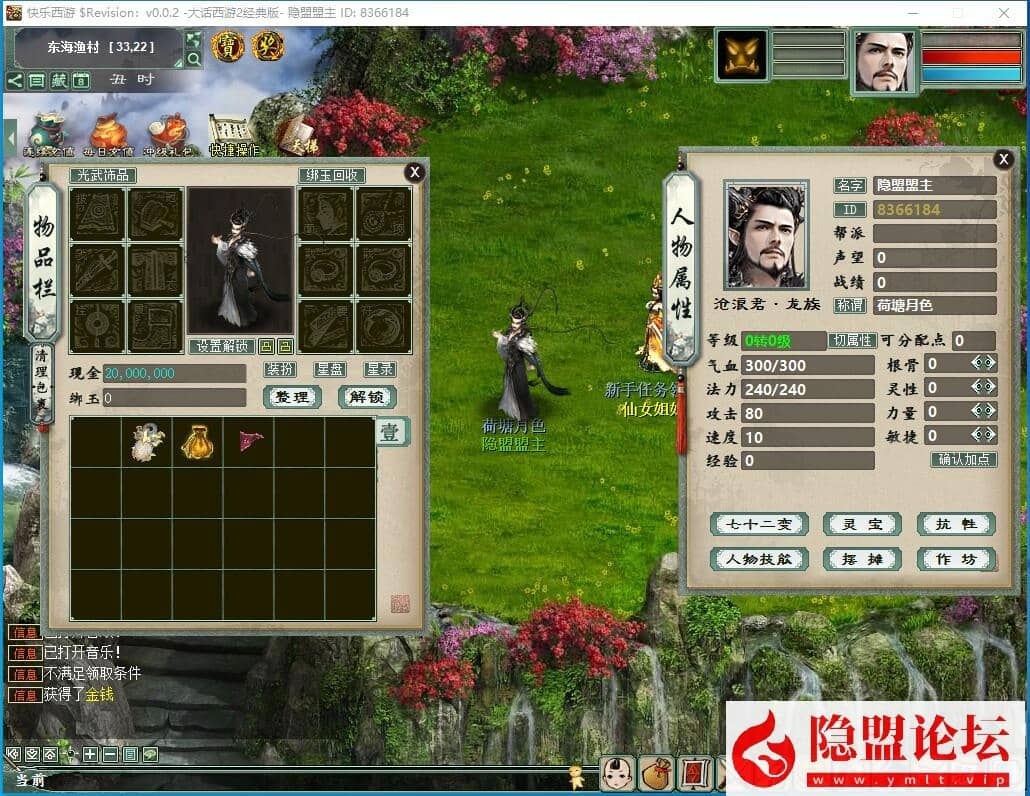
Task: Minimize the game window
Action: (913, 13)
